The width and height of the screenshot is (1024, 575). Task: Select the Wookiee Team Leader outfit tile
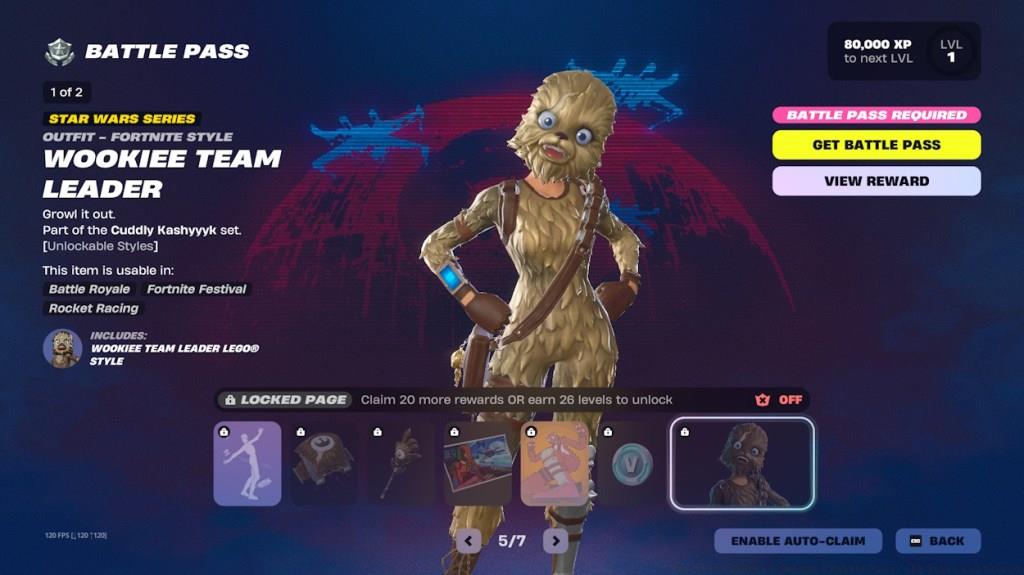(x=742, y=463)
